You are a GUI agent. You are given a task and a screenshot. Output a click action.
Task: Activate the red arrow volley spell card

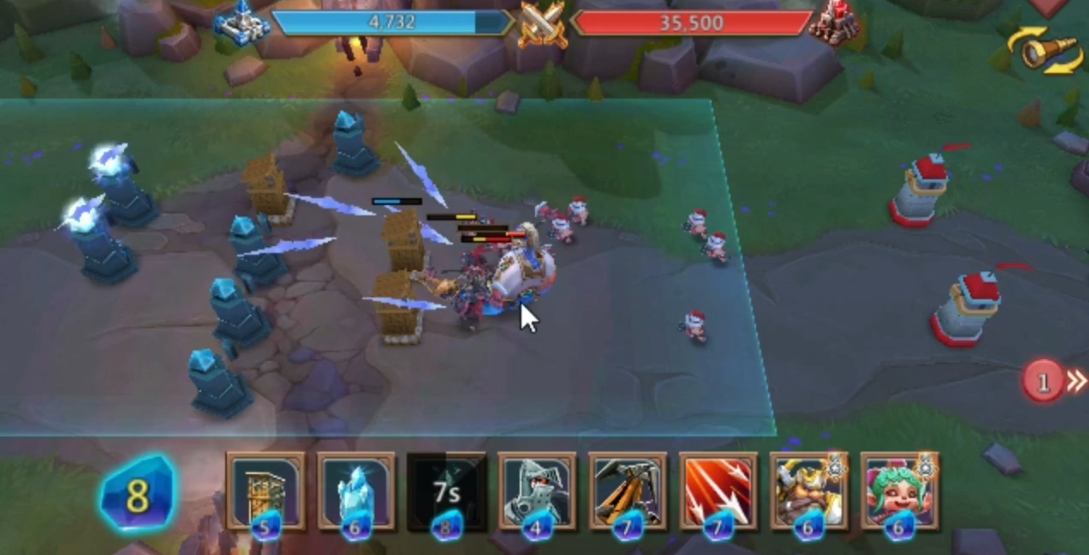(718, 490)
